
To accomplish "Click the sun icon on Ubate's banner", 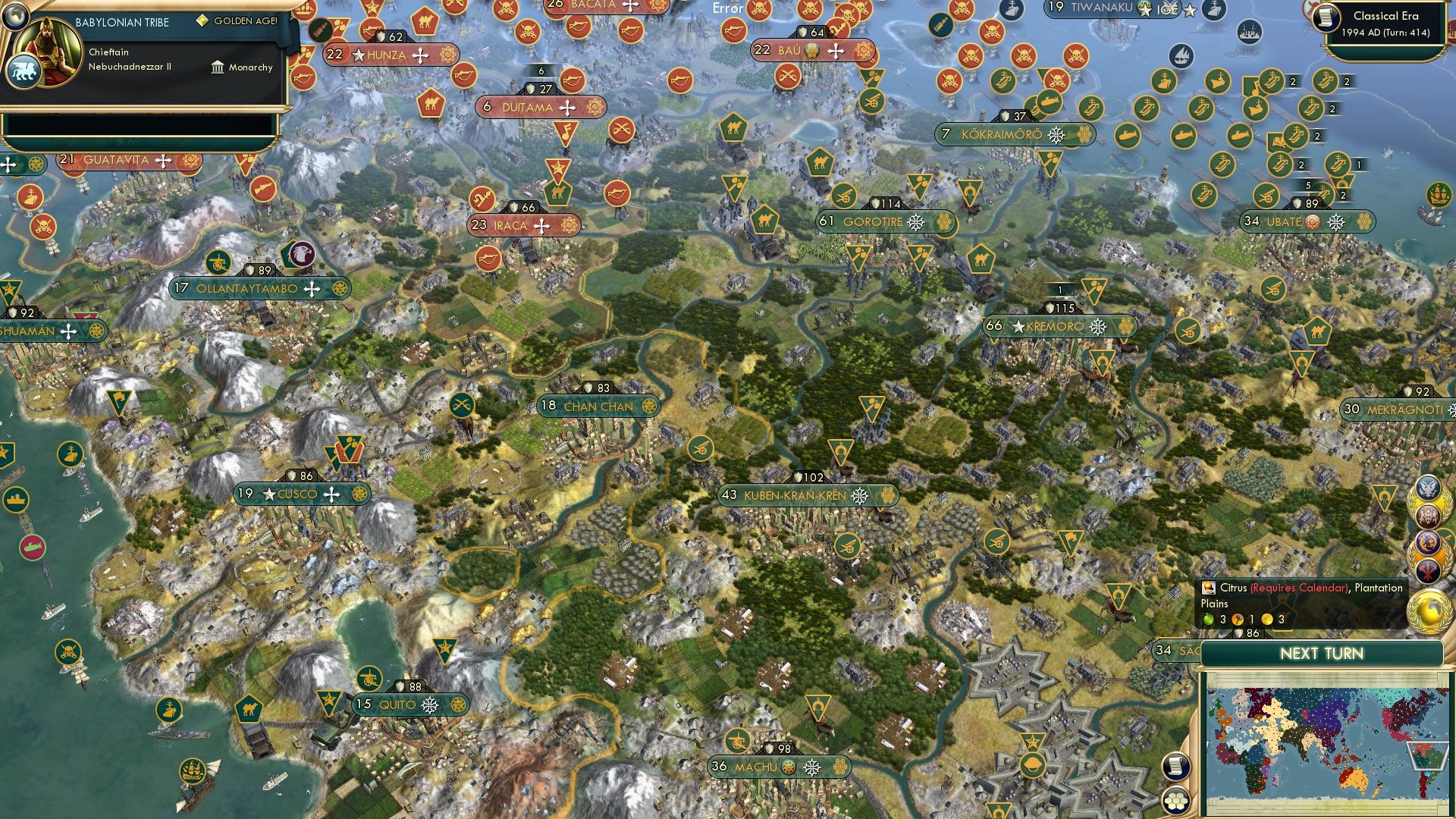I will click(x=1313, y=222).
